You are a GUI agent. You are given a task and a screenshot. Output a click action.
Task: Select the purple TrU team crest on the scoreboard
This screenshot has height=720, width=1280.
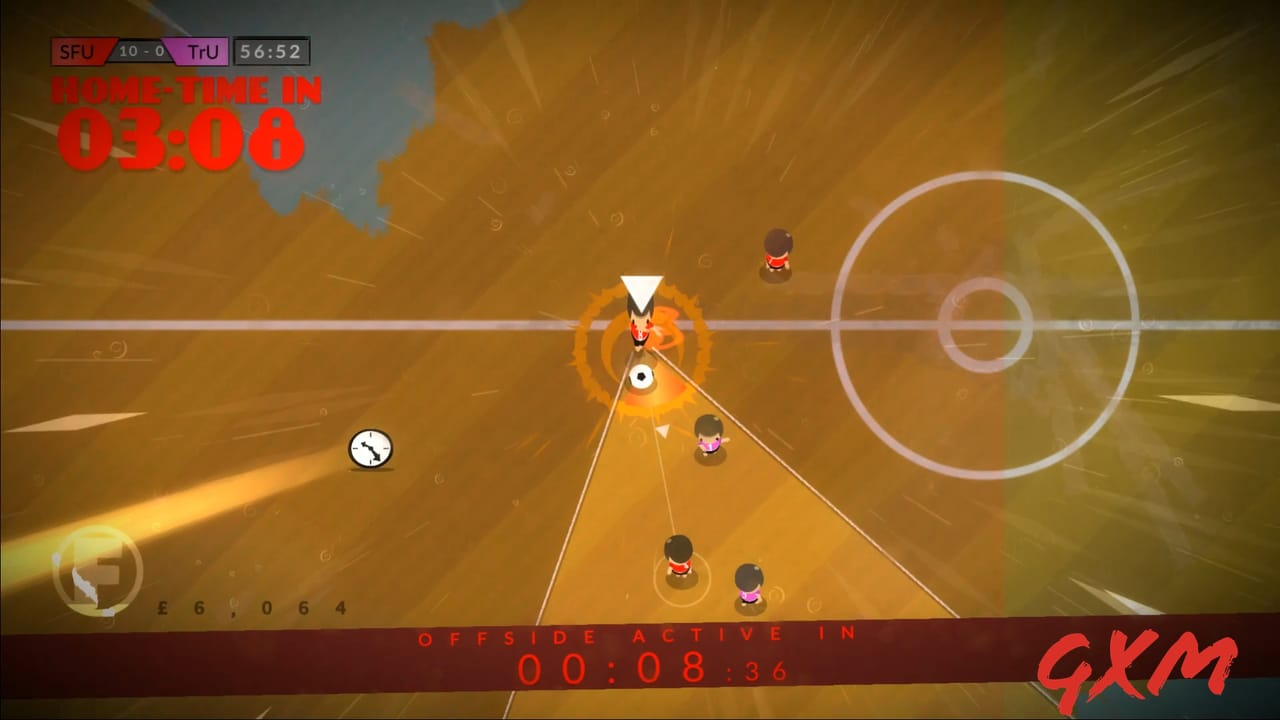(x=195, y=51)
